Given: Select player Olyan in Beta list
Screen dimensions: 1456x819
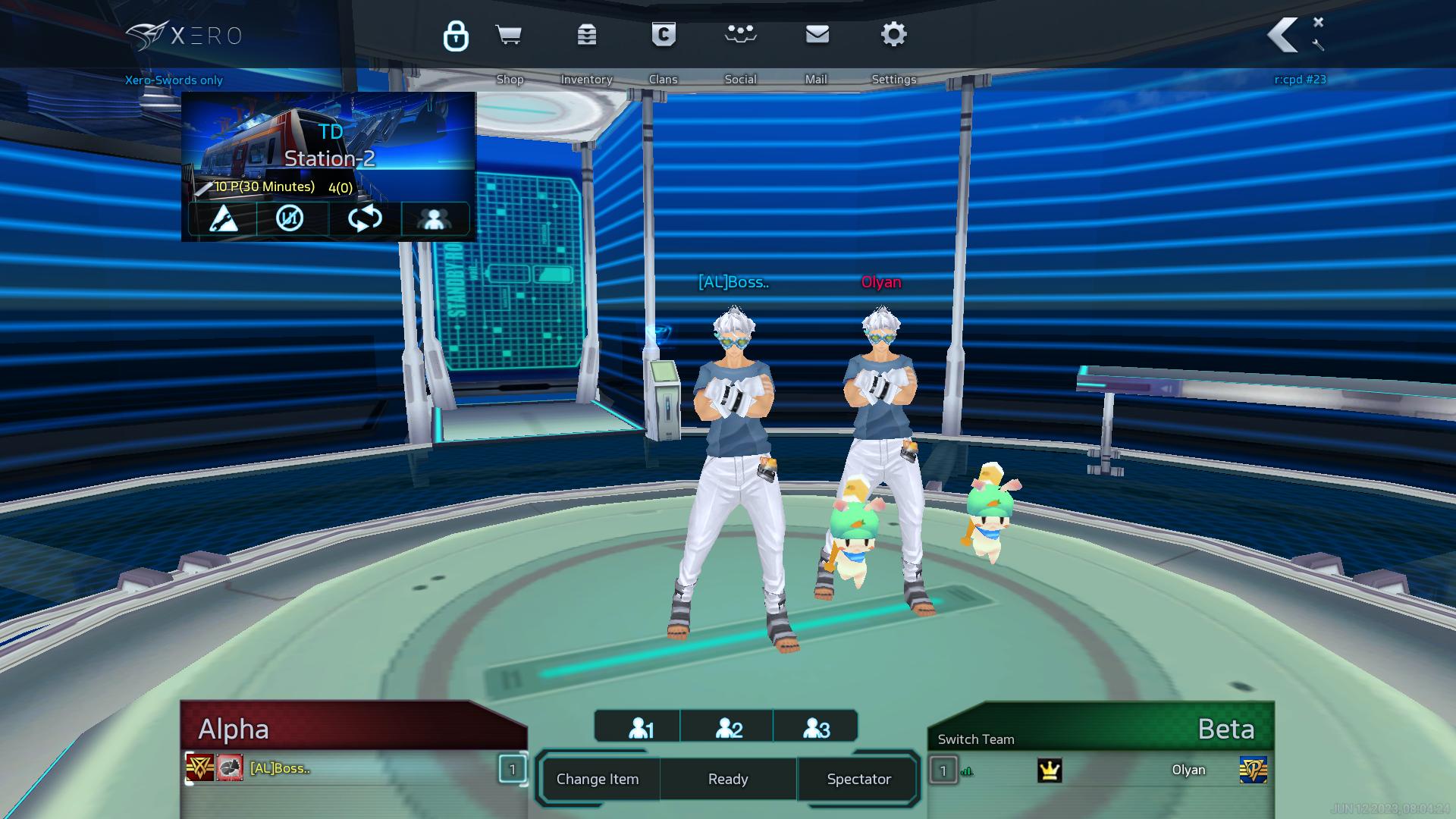Looking at the screenshot, I should 1188,770.
